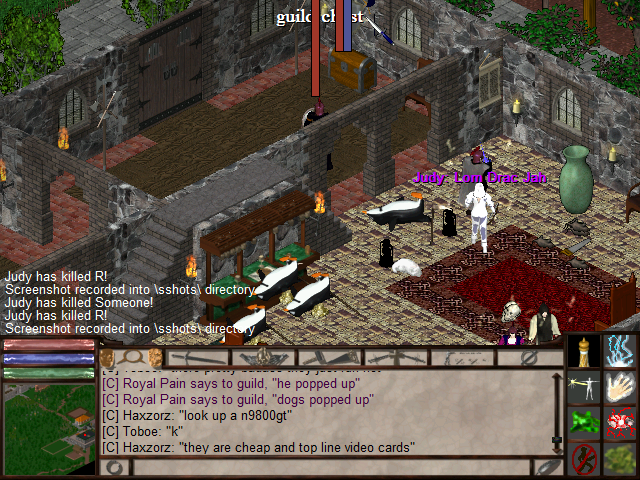The image size is (640, 480).
Task: Activate the white figure light-beam spell
Action: click(584, 387)
